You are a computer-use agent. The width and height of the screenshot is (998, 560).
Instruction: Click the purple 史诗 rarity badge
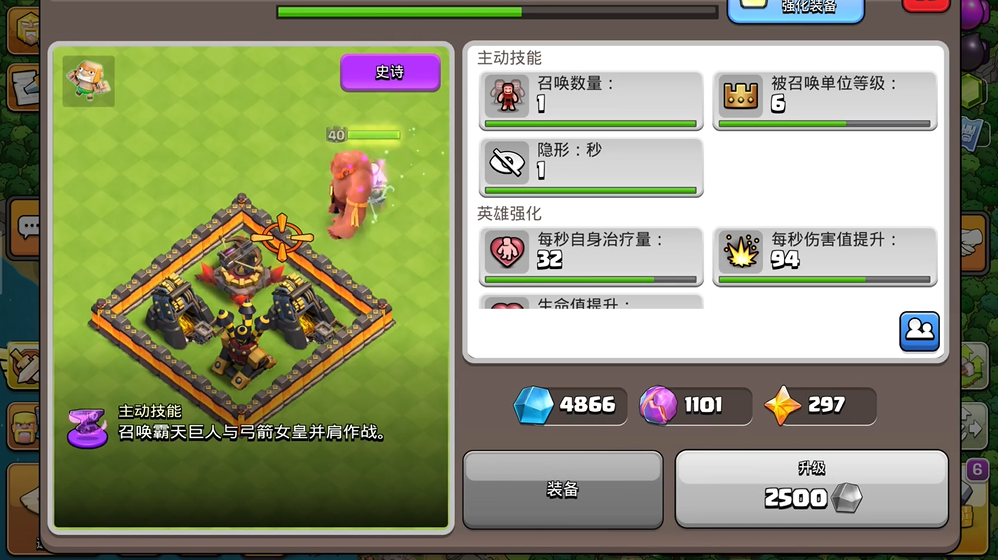click(x=390, y=73)
